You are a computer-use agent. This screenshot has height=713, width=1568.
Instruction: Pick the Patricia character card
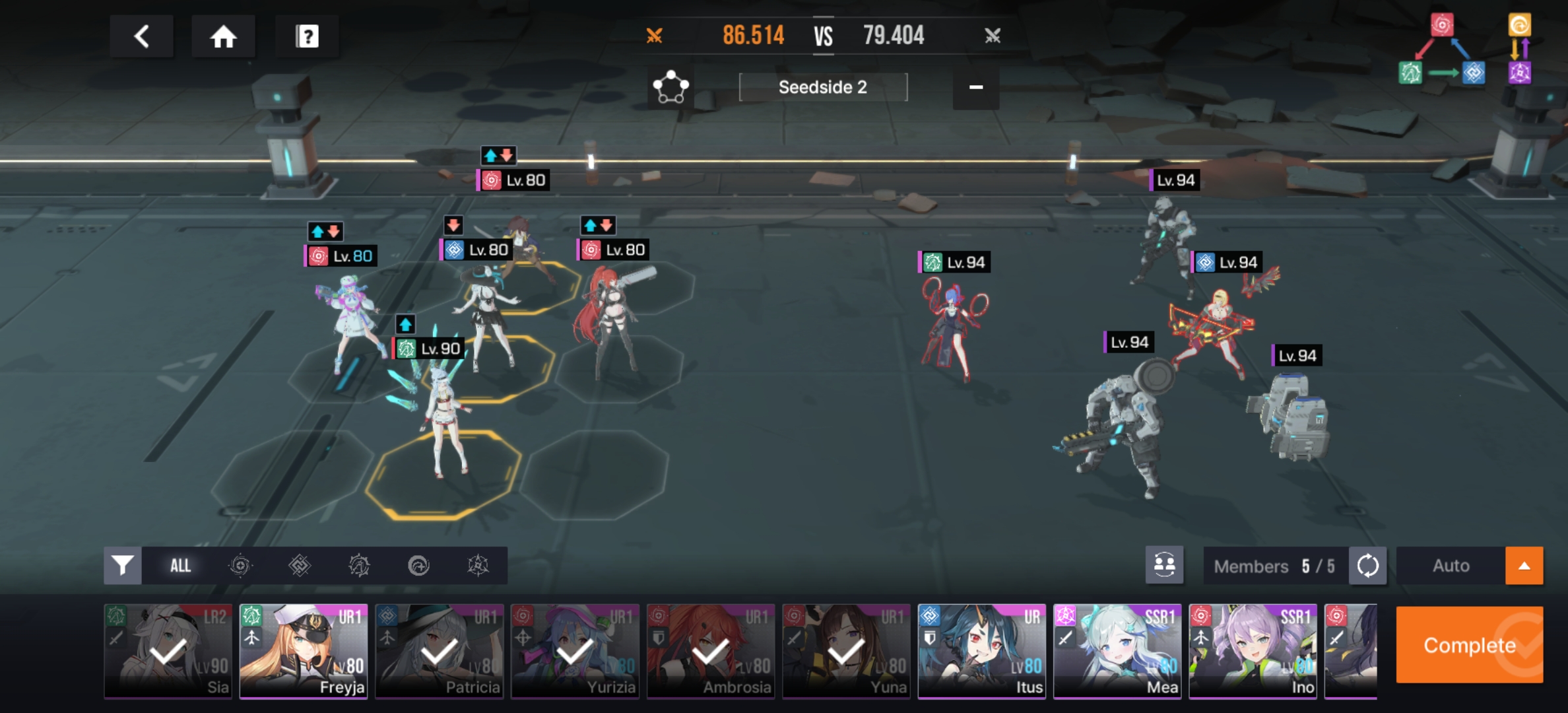(440, 651)
